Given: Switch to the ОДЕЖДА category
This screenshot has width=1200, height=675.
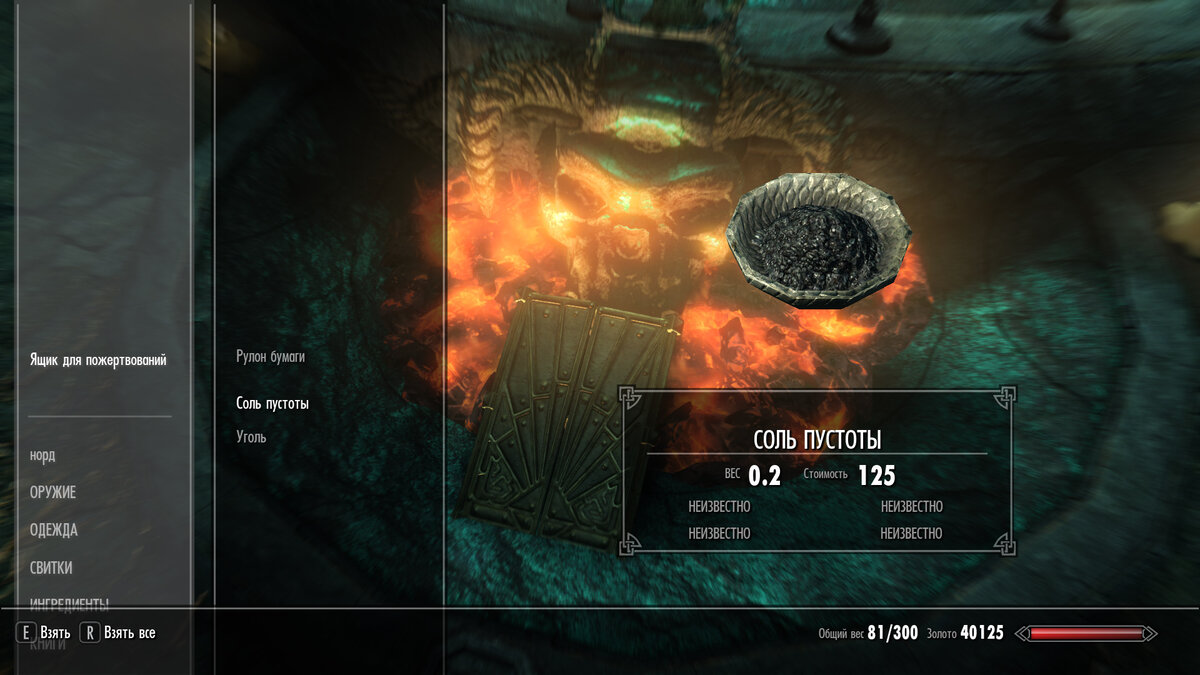Looking at the screenshot, I should pos(54,530).
